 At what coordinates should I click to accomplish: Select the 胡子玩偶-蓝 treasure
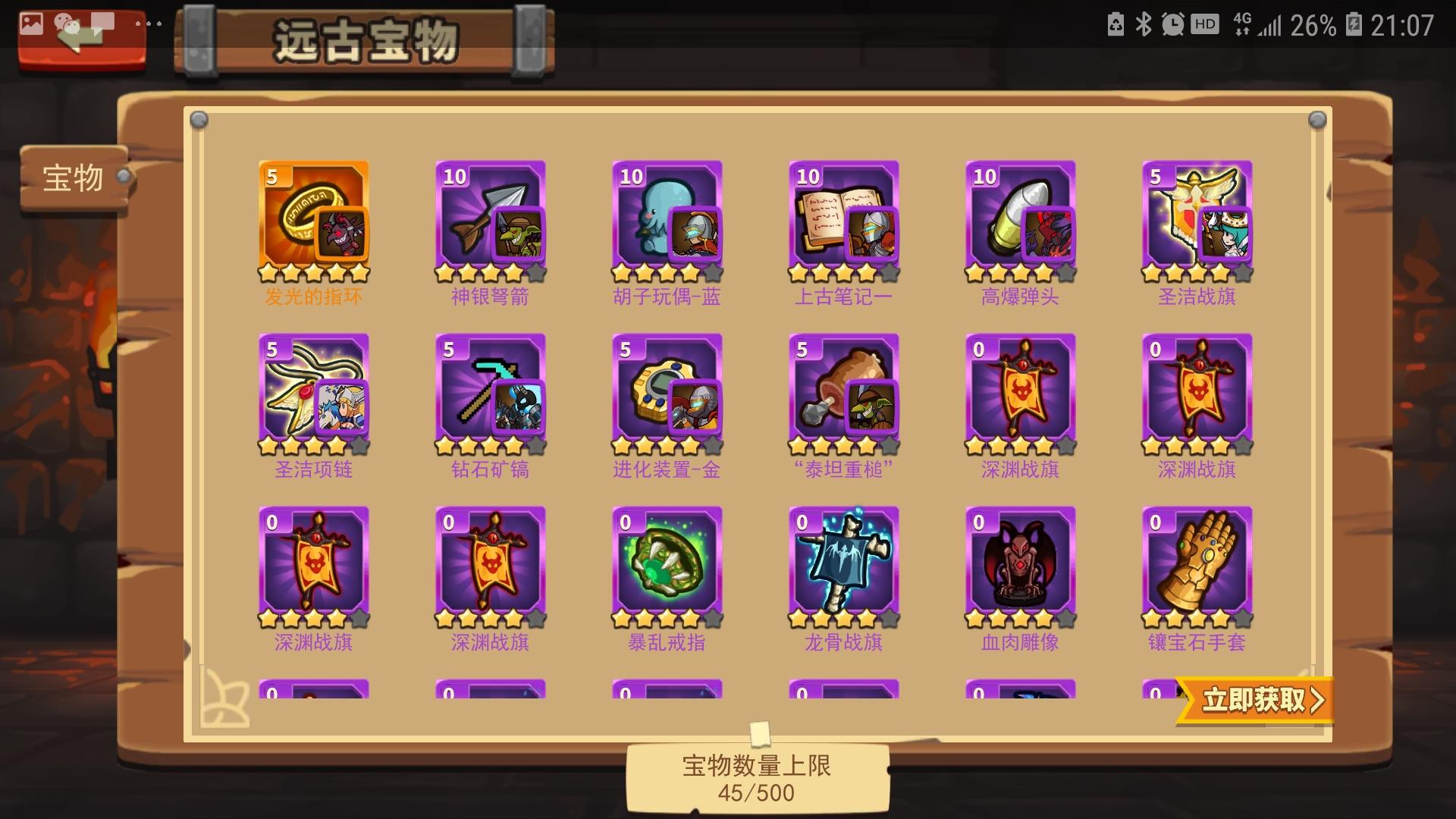pos(667,216)
